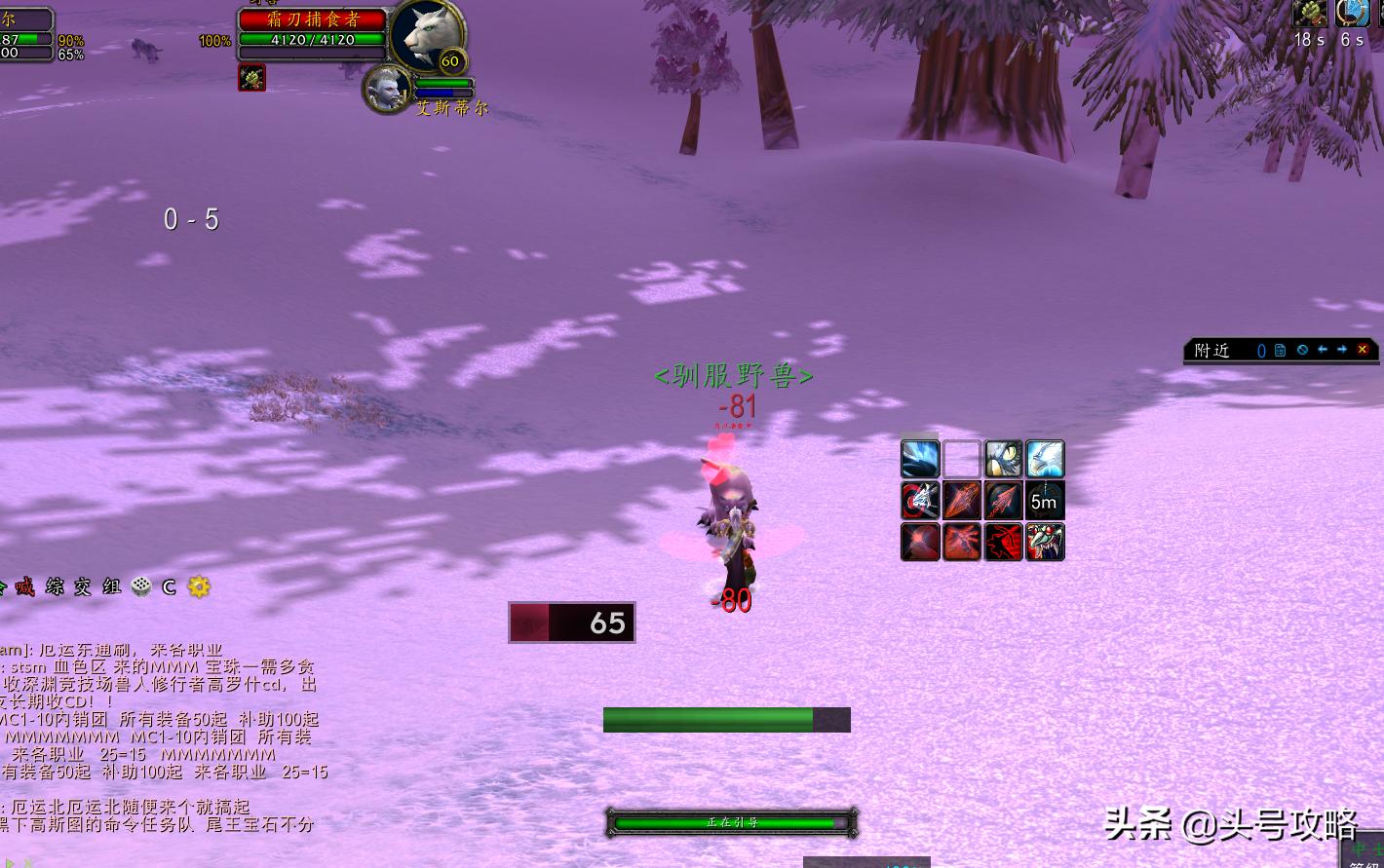Inspect the debuff icon under the target frame

pyautogui.click(x=252, y=79)
